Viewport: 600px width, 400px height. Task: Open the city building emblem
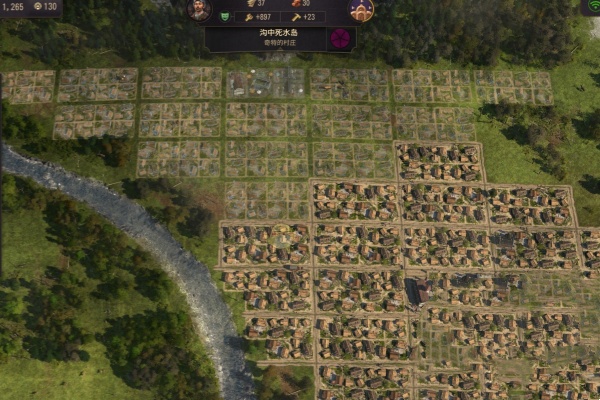click(361, 10)
